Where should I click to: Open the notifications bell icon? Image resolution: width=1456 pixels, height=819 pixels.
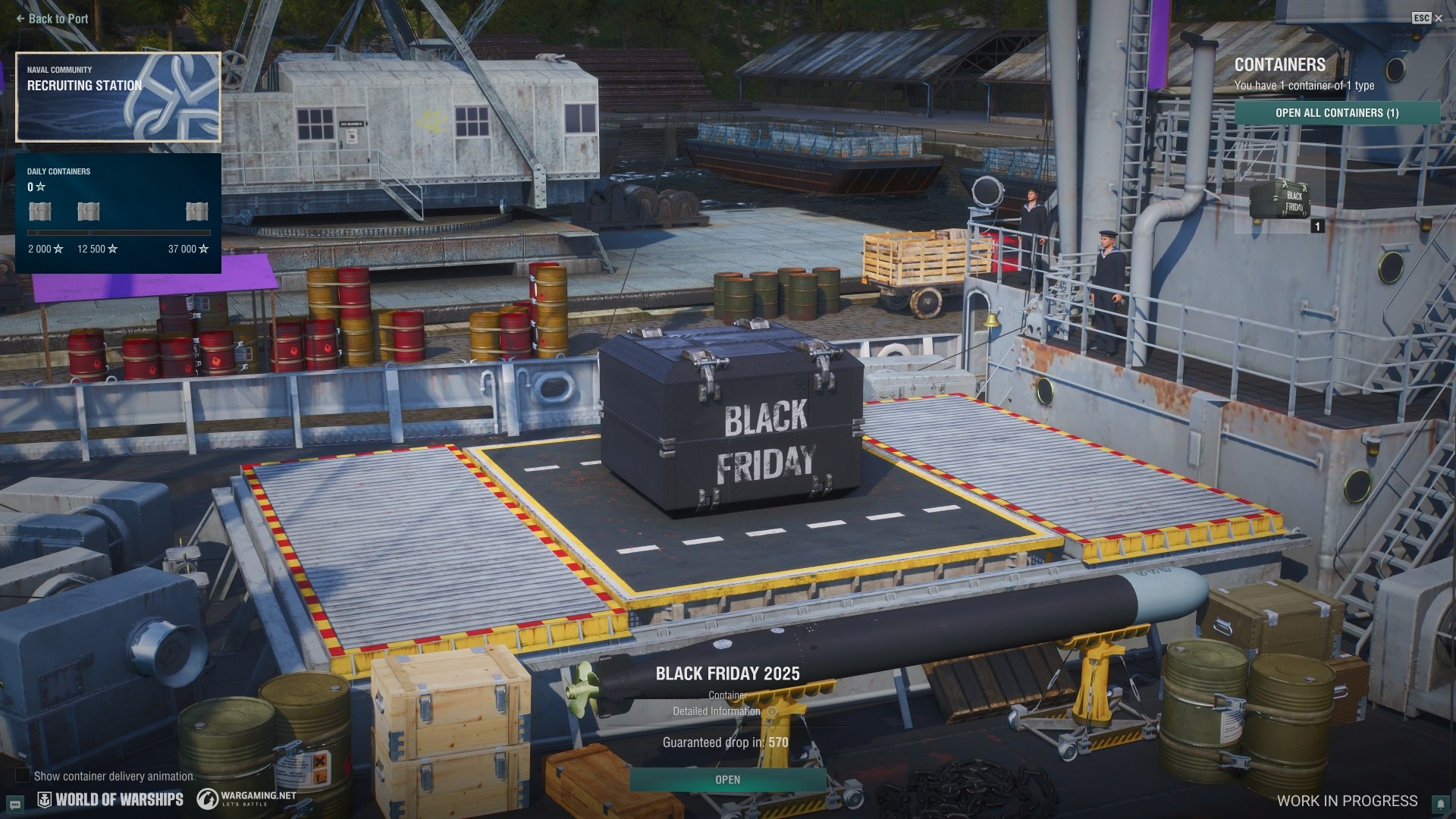pos(1440,804)
